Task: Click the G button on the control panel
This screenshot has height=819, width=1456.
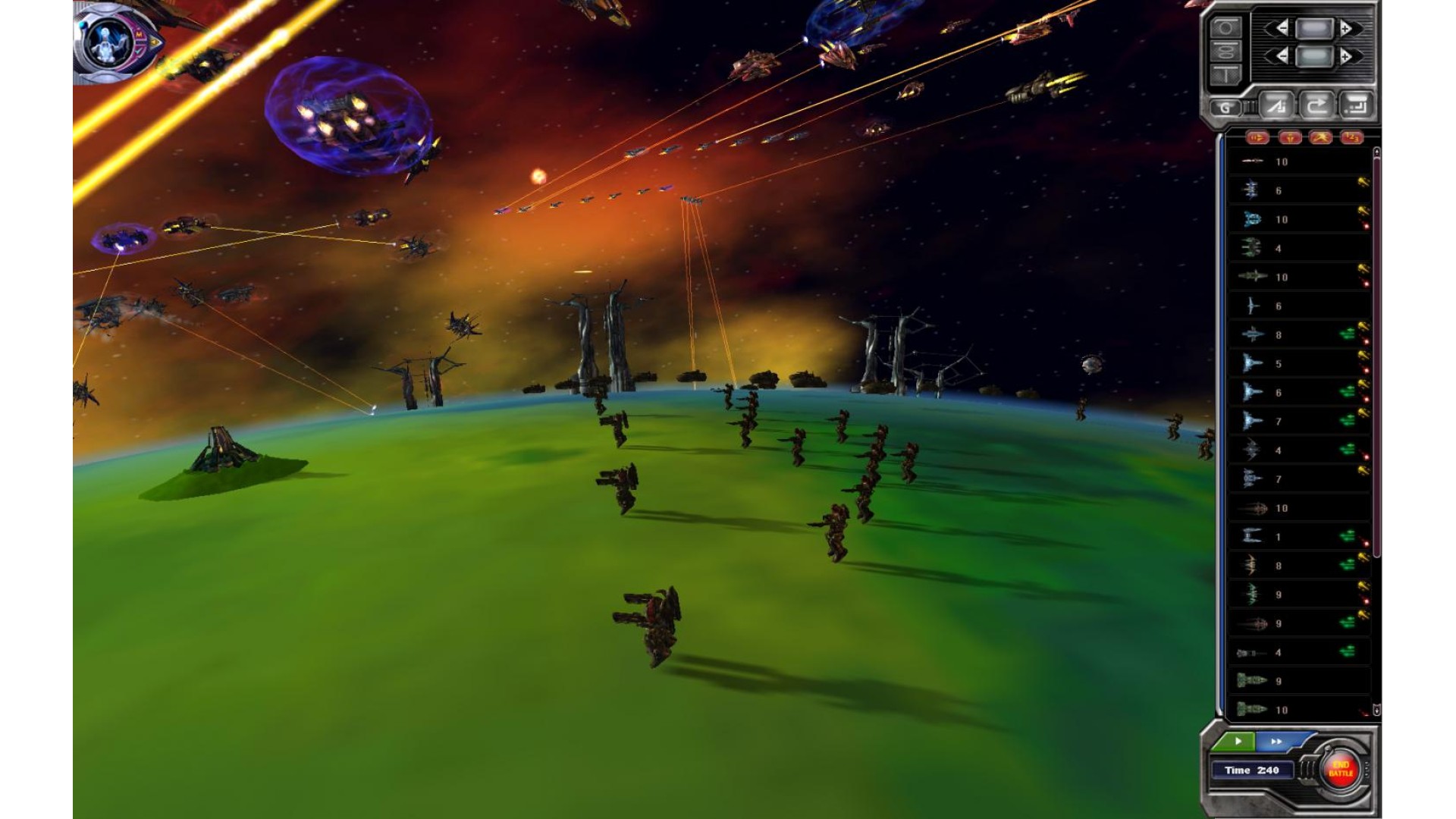Action: (1225, 107)
